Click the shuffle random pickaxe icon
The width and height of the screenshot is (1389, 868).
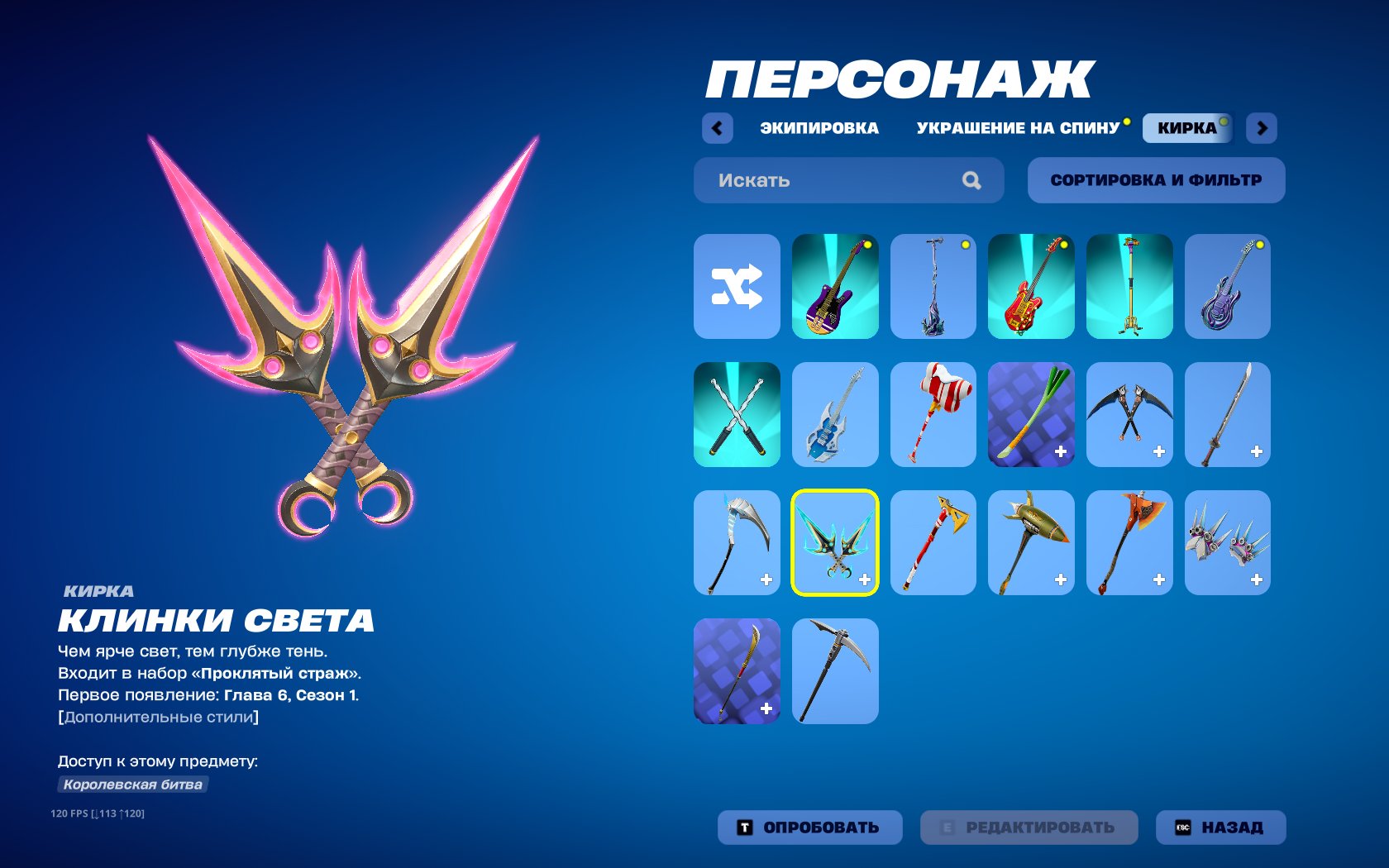click(737, 285)
